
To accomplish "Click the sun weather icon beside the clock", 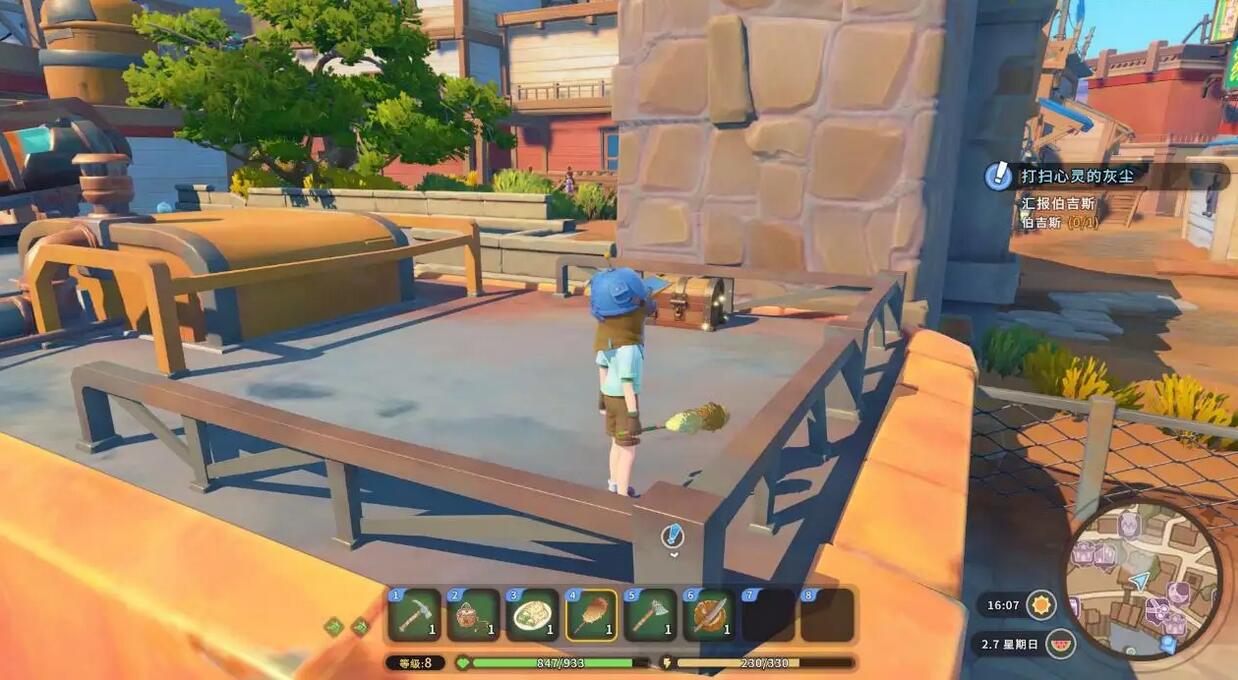I will (1041, 604).
